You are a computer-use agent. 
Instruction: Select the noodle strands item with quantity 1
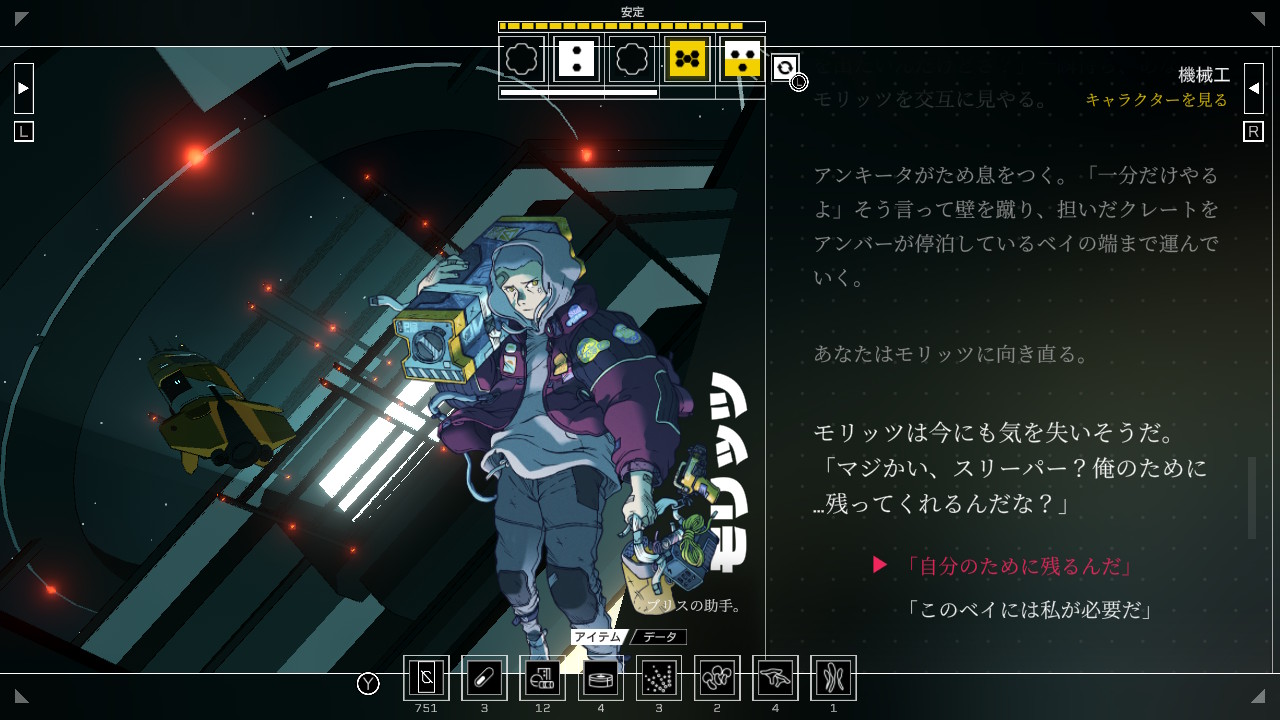tap(832, 678)
